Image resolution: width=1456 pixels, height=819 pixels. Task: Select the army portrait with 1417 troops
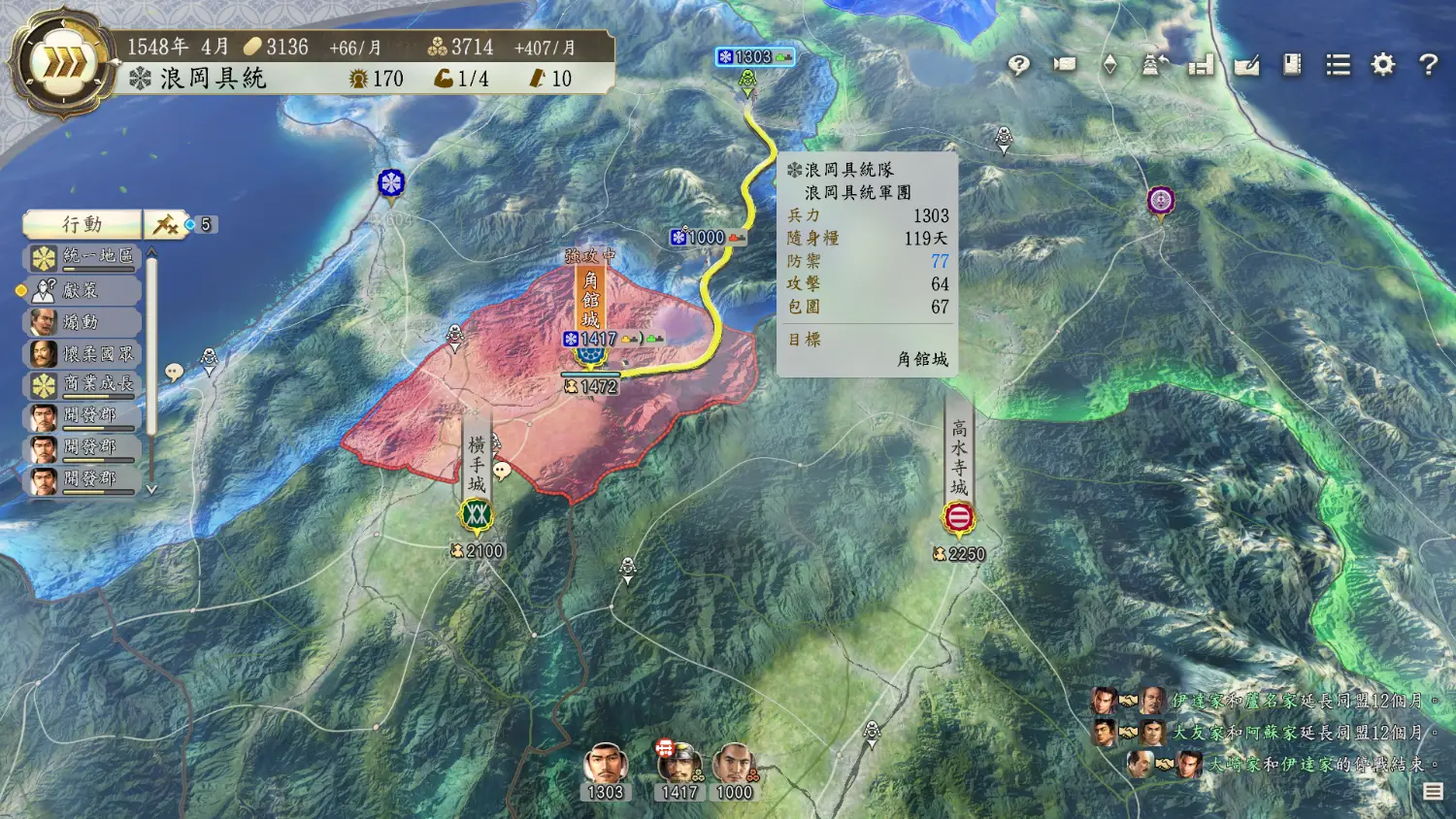tap(678, 767)
